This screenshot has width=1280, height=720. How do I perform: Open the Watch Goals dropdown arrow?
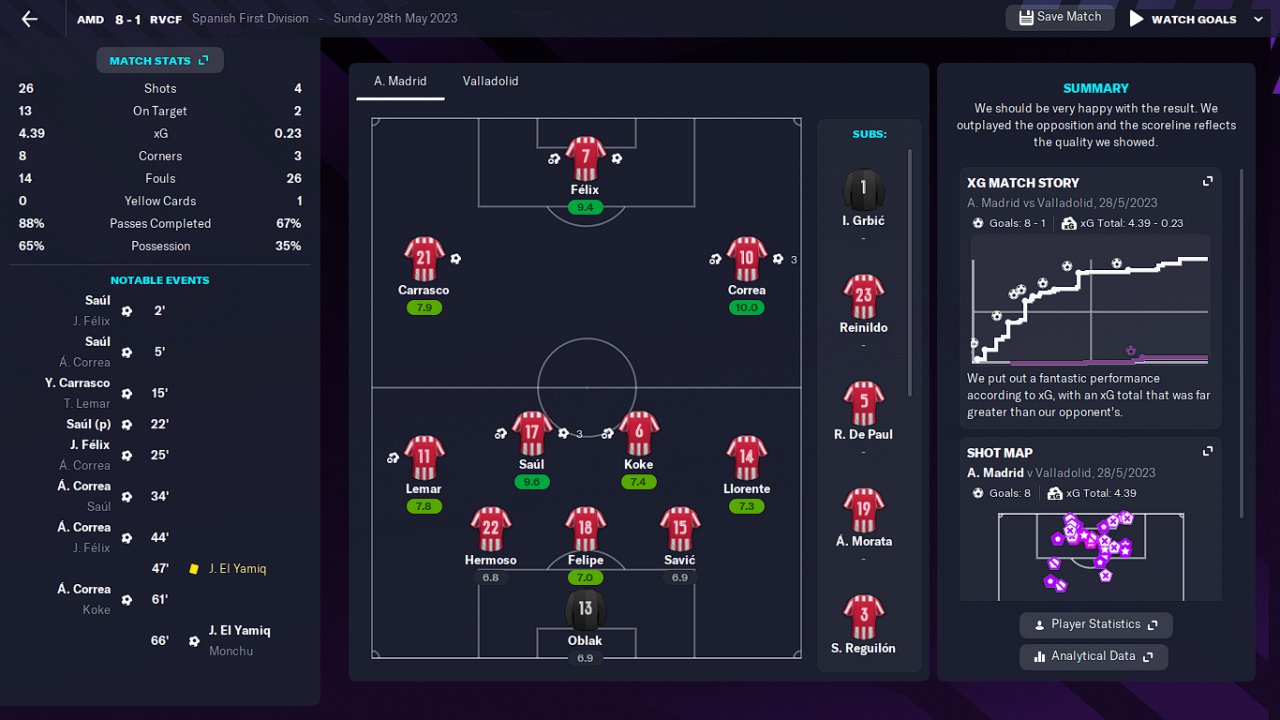point(1258,19)
